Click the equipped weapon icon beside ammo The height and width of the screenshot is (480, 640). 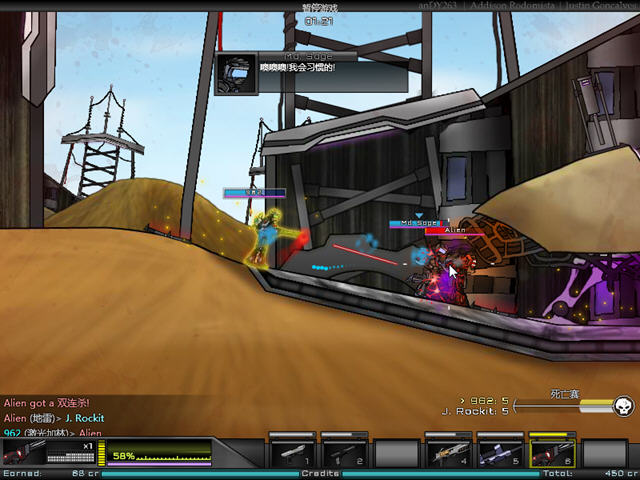[24, 452]
